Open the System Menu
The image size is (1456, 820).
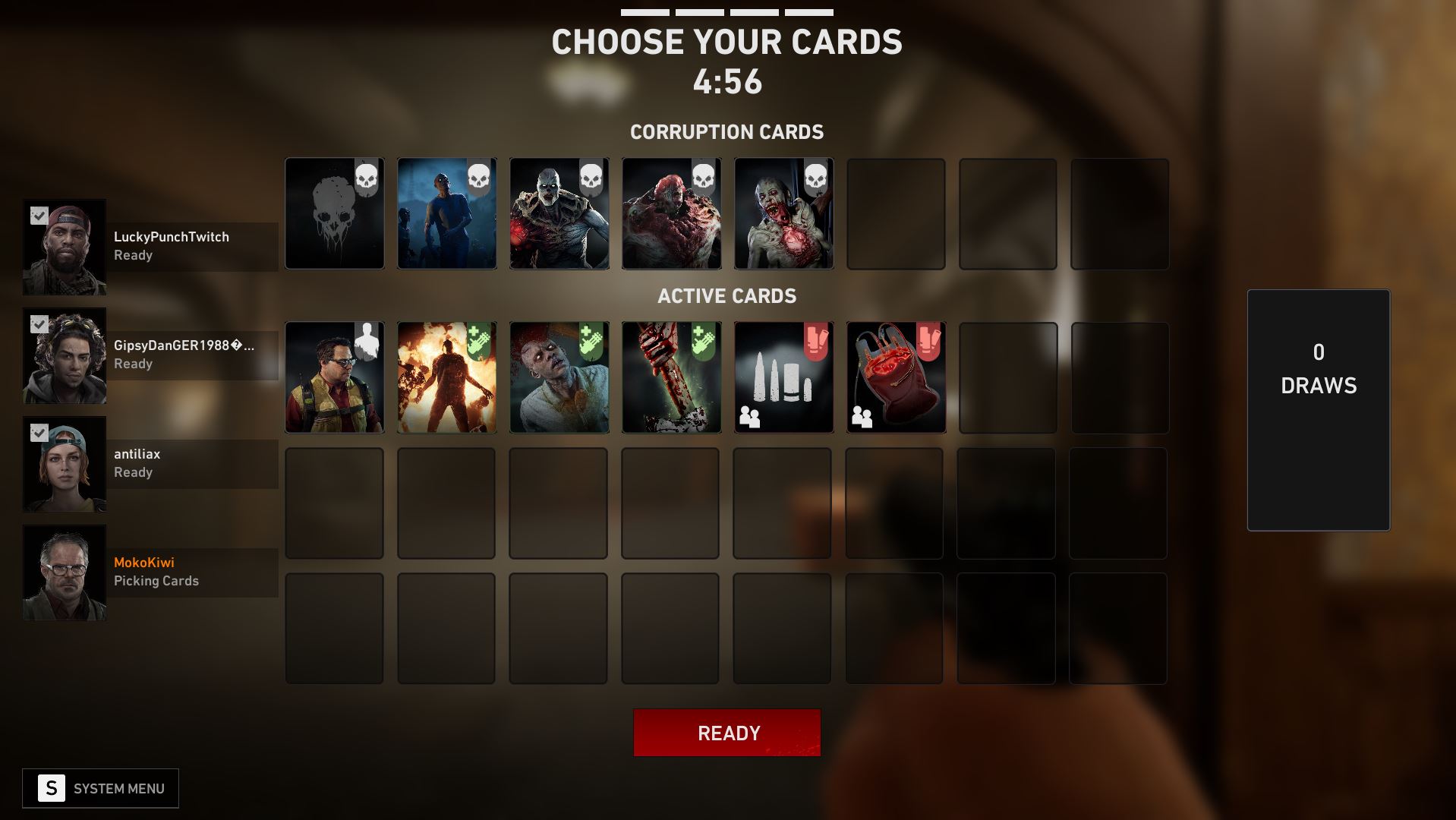click(x=100, y=788)
